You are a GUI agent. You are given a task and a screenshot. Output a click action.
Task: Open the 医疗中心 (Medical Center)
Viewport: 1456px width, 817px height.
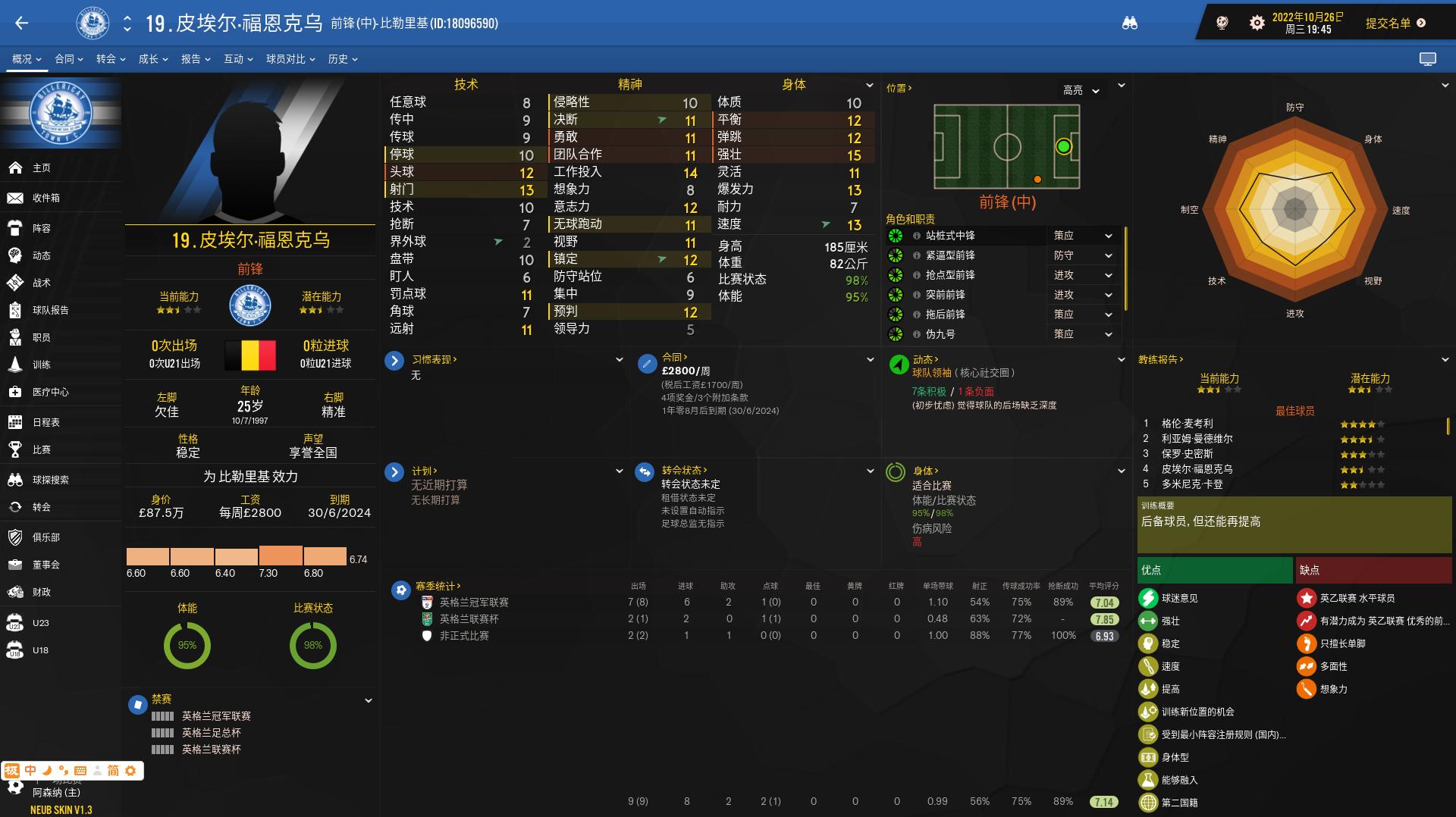tap(50, 393)
